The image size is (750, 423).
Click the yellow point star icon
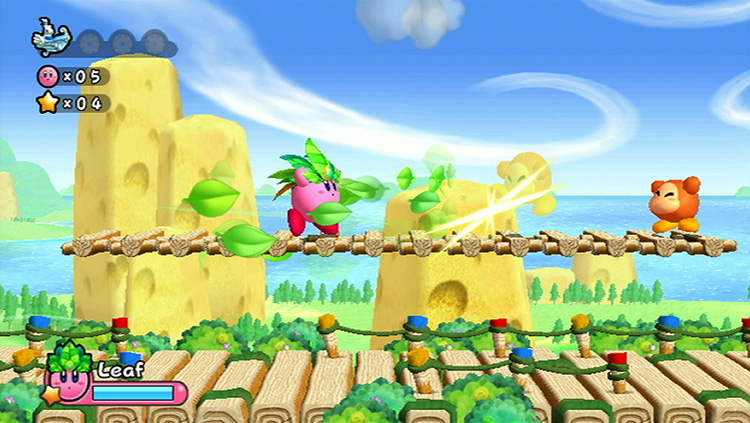(47, 102)
